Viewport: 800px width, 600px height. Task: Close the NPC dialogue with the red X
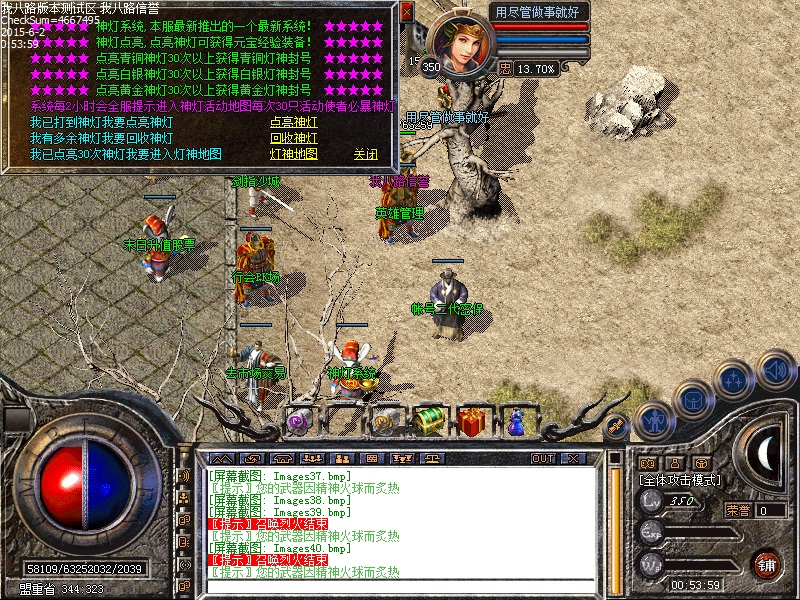406,12
